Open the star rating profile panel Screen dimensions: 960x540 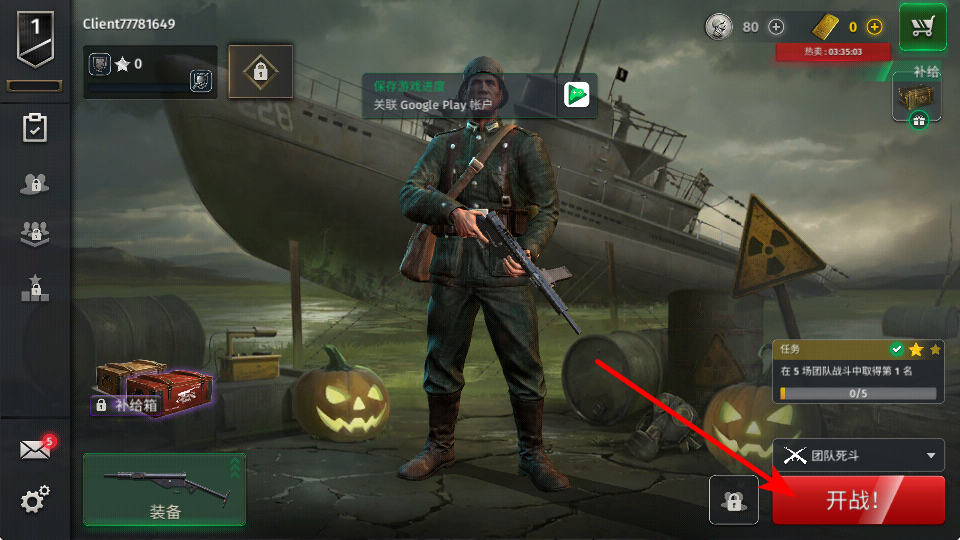[x=150, y=71]
